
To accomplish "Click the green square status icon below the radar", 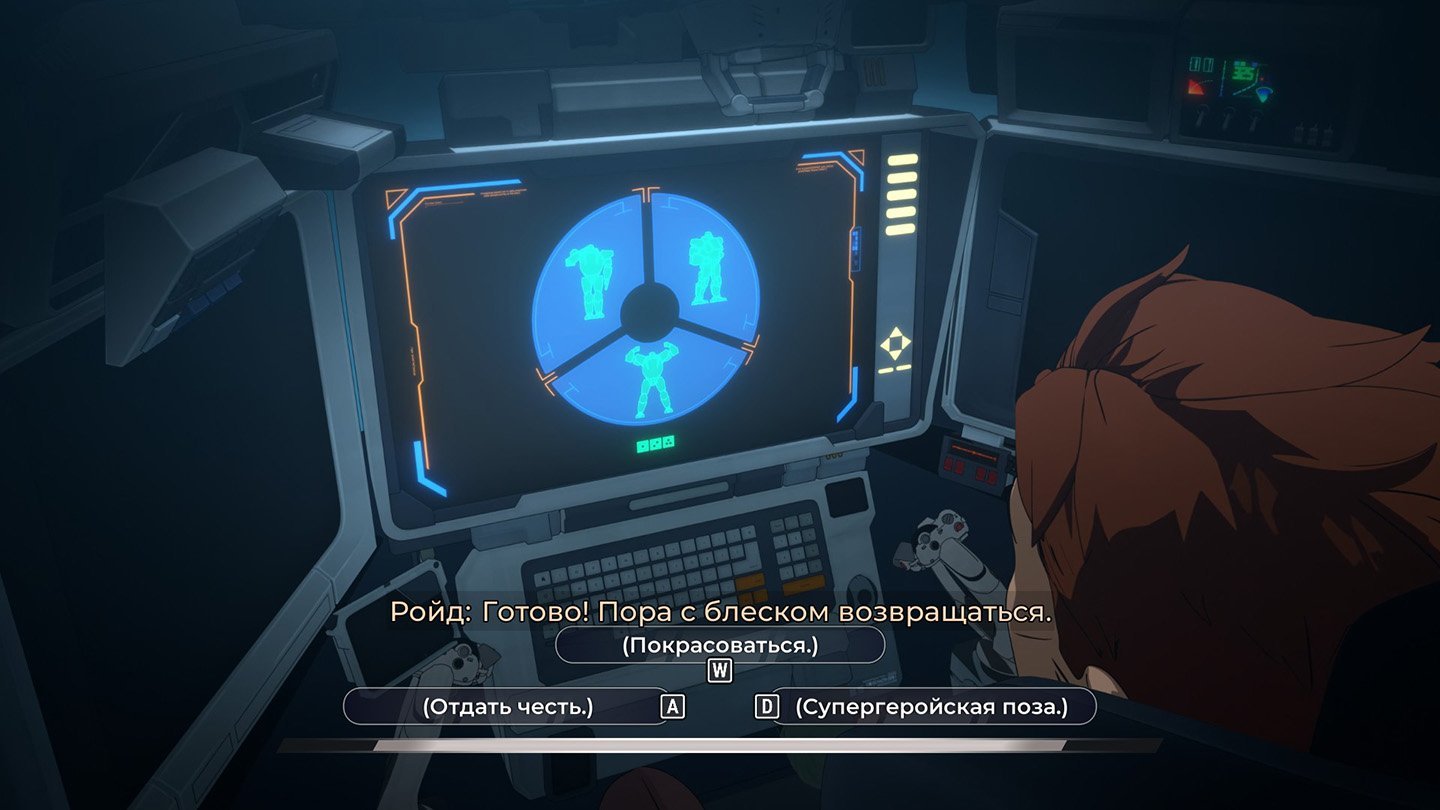I will pyautogui.click(x=643, y=447).
